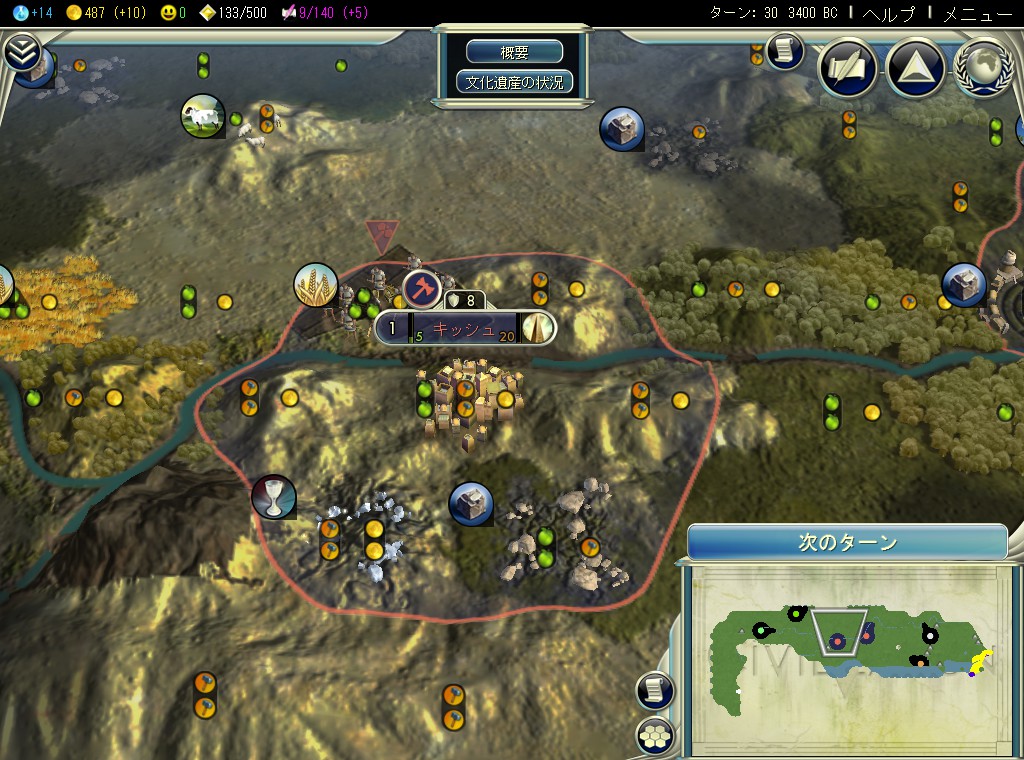1024x760 pixels.
Task: Click the キッシュ production hammer icon
Action: [x=422, y=289]
